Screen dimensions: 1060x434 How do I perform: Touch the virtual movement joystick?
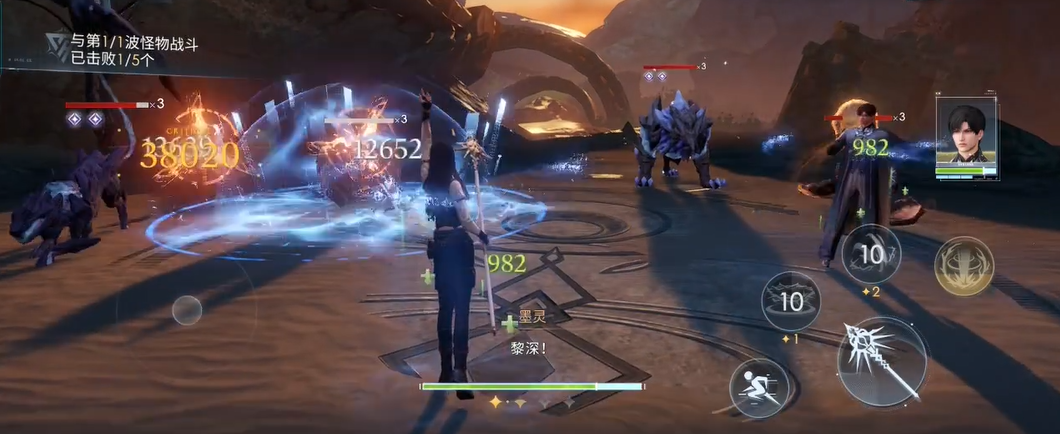[x=187, y=310]
